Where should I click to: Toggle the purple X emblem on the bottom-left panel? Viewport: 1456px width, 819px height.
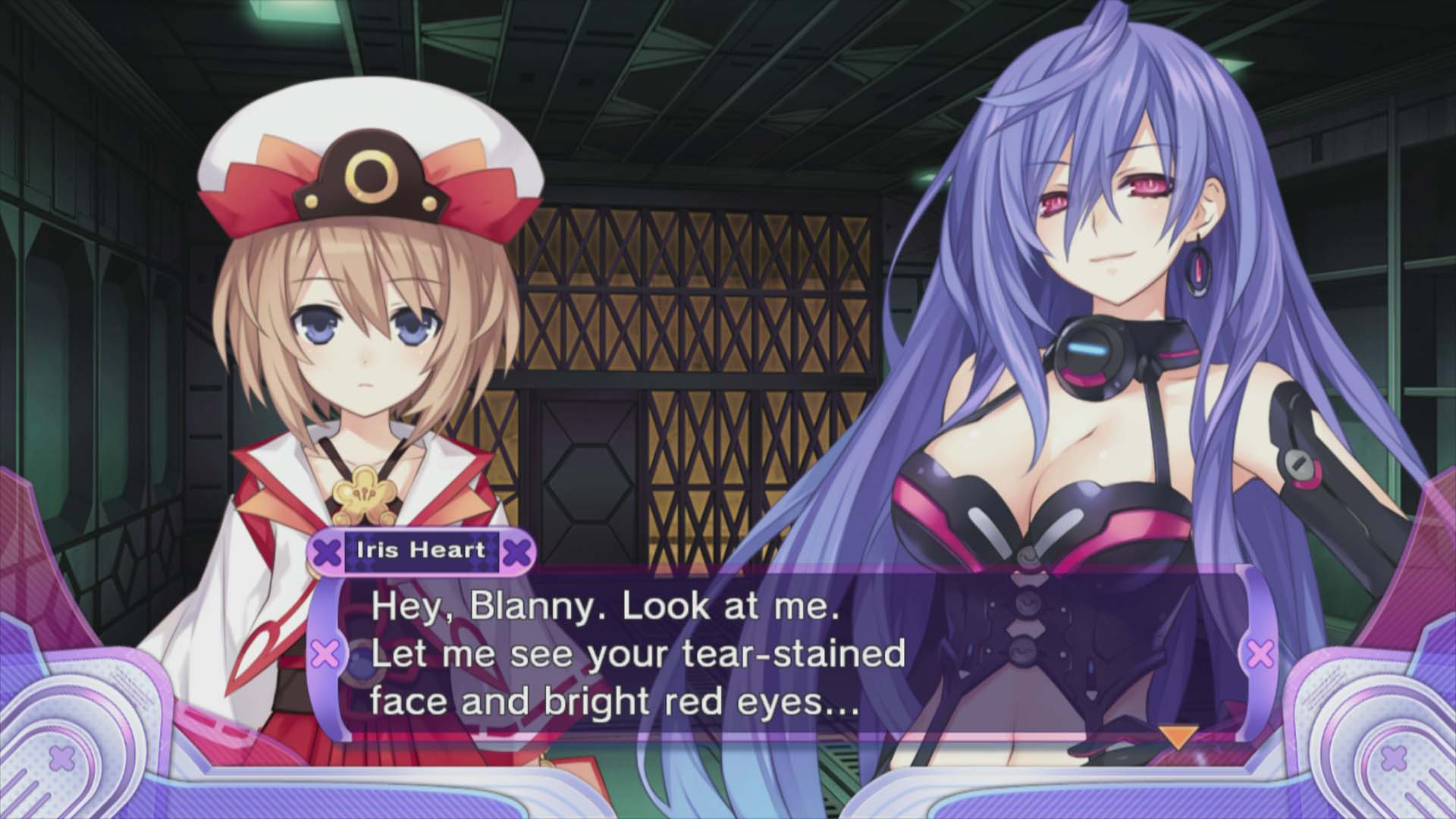pos(61,756)
